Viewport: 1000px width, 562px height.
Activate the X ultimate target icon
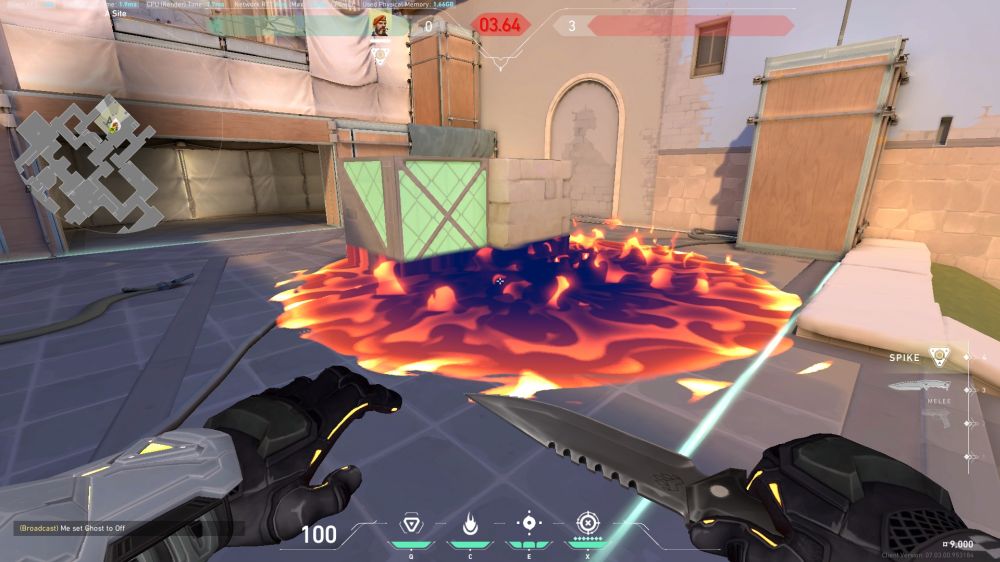point(587,524)
